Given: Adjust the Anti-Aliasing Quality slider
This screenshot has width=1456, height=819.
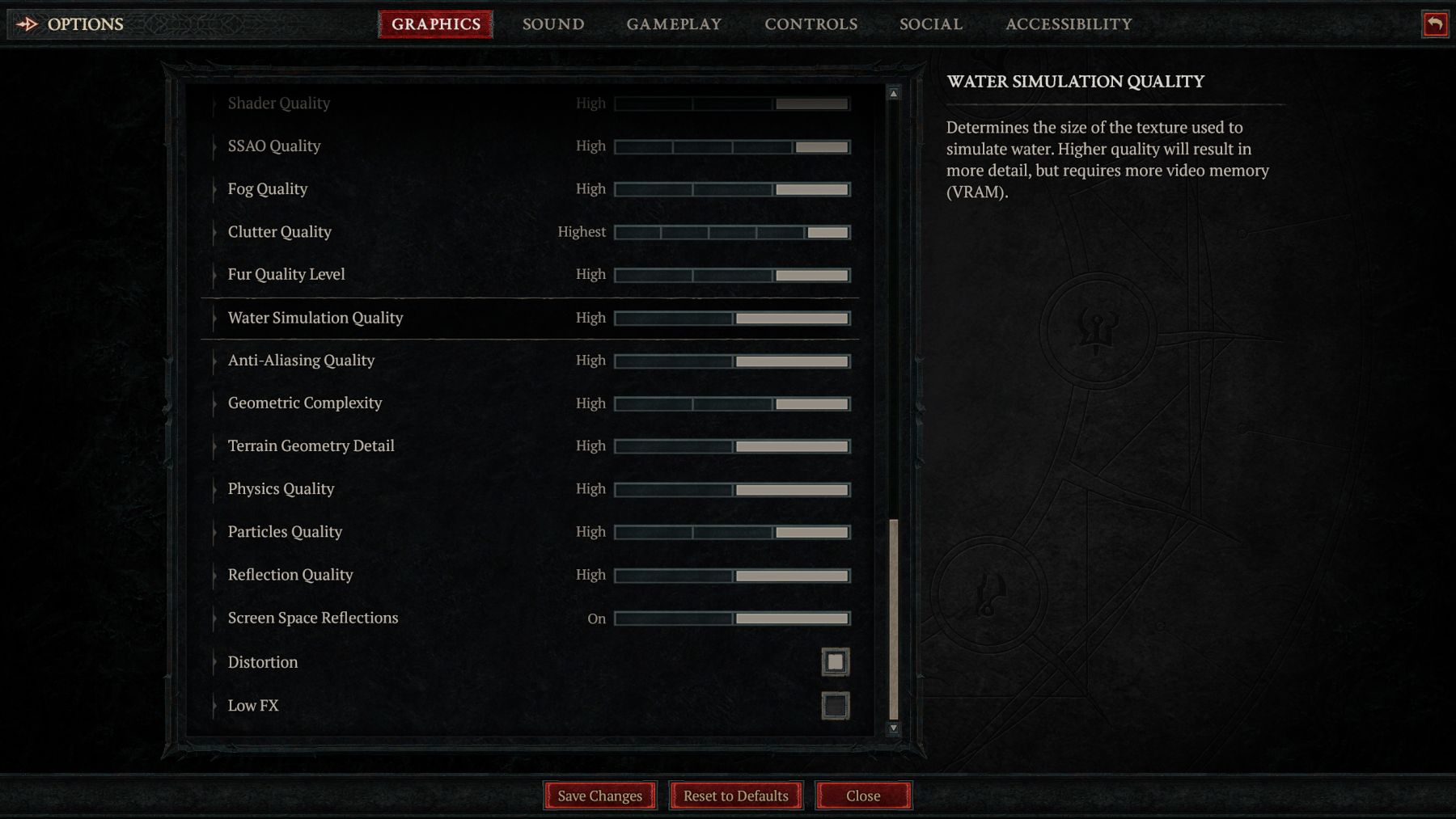Looking at the screenshot, I should pos(732,361).
